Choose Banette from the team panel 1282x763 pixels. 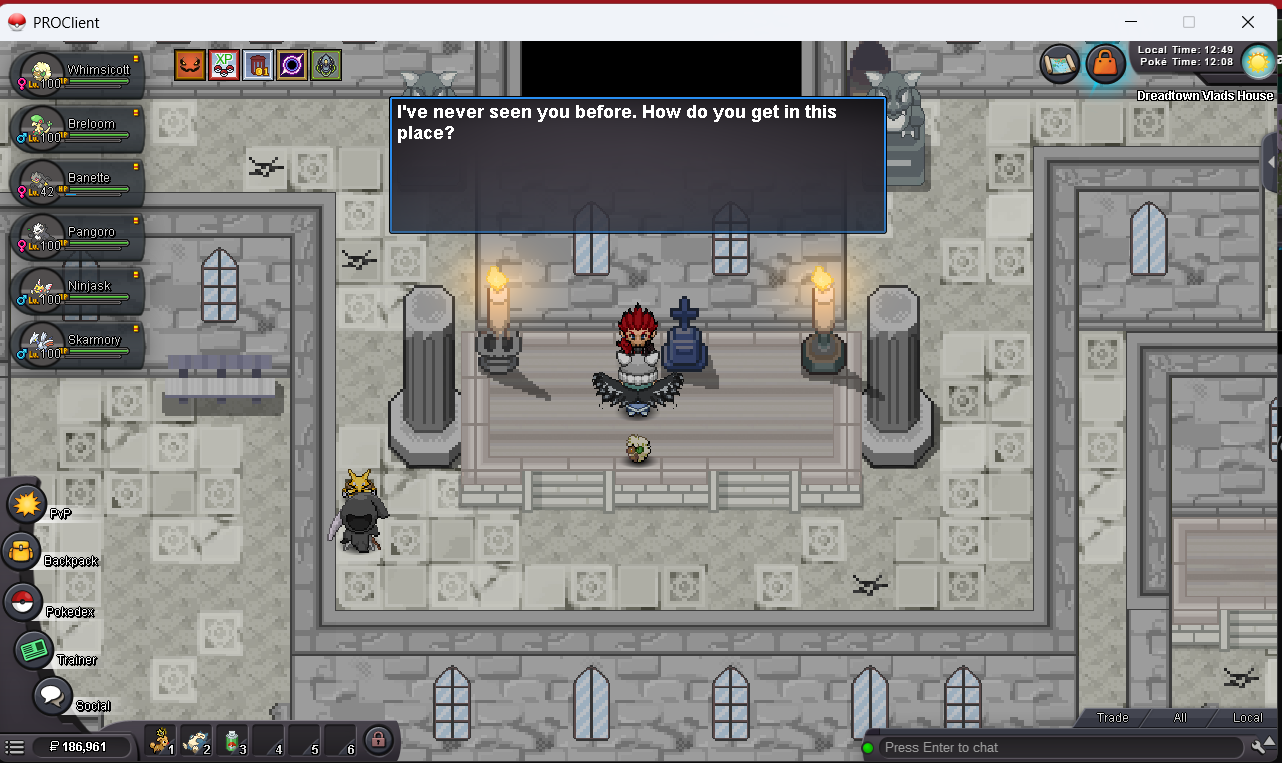[78, 181]
